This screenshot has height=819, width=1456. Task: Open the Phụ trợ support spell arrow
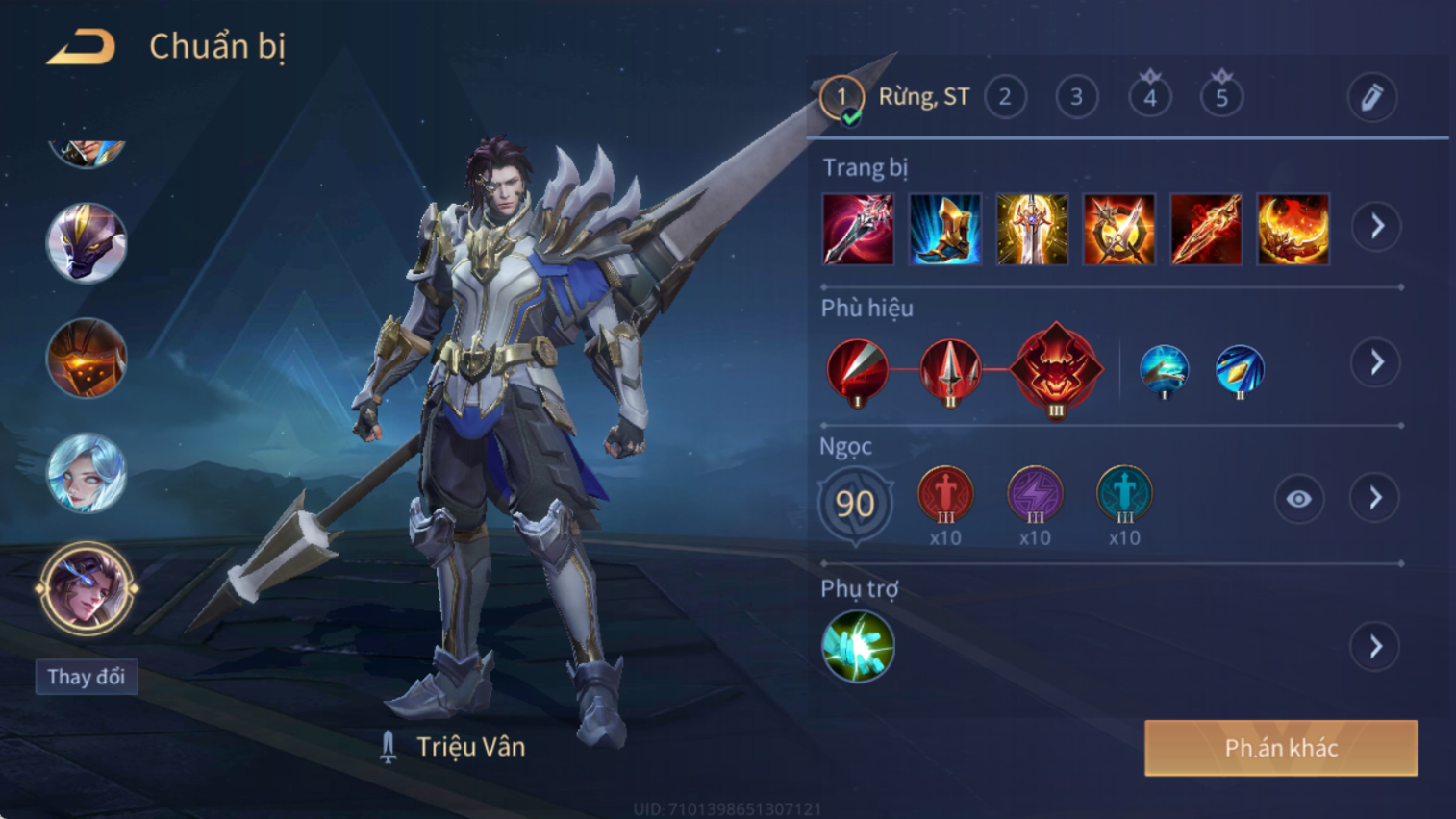(x=1376, y=647)
